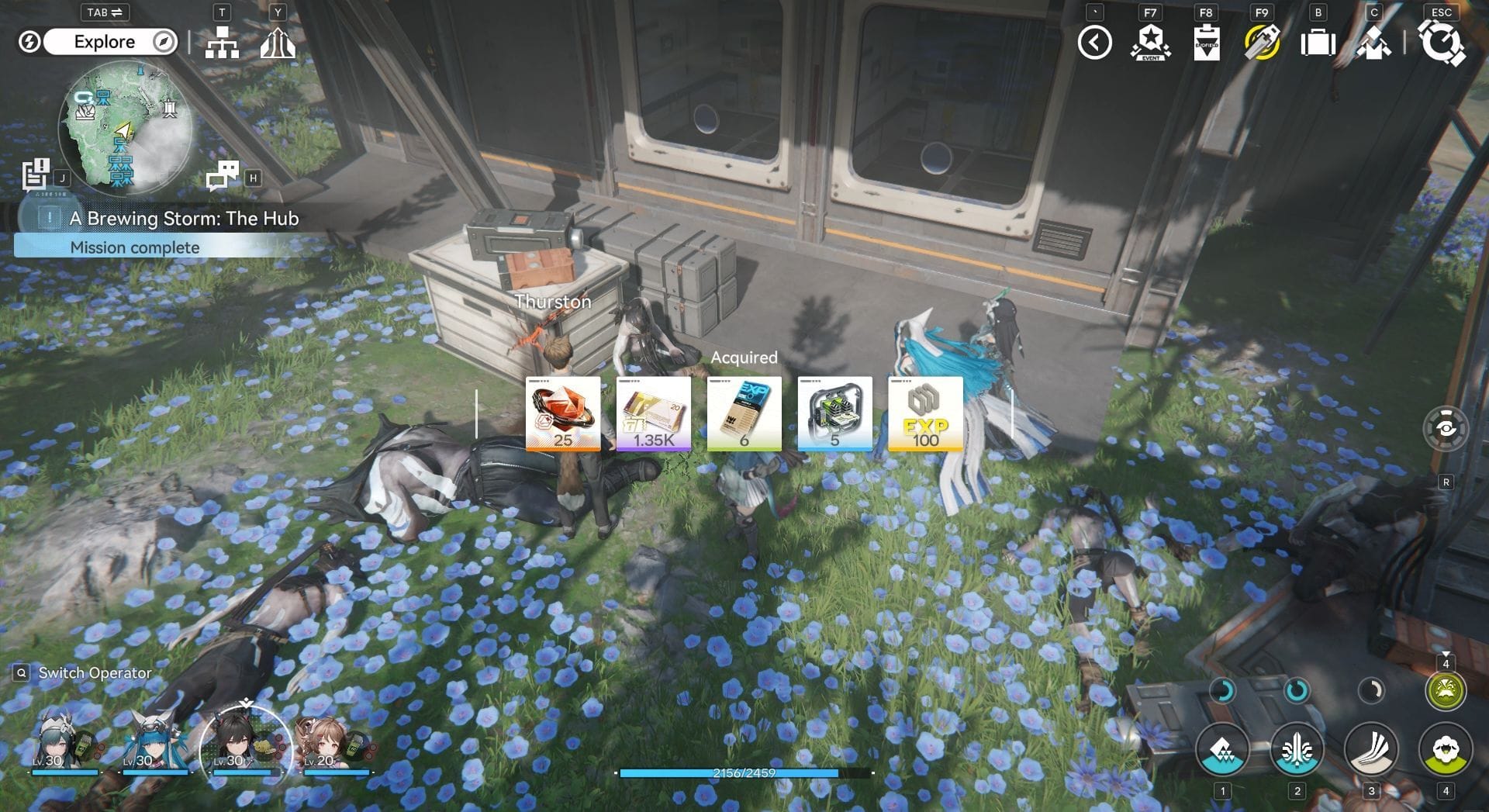Activate the green flower skill
The width and height of the screenshot is (1489, 812).
[1446, 750]
